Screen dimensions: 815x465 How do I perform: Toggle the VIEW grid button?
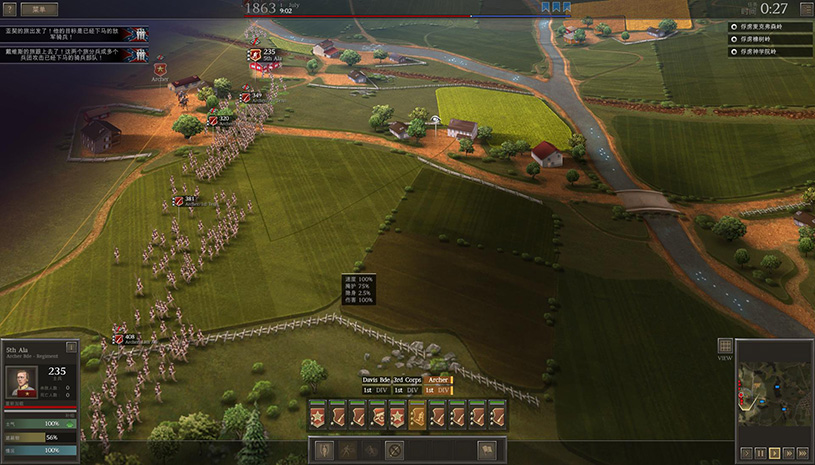point(725,346)
